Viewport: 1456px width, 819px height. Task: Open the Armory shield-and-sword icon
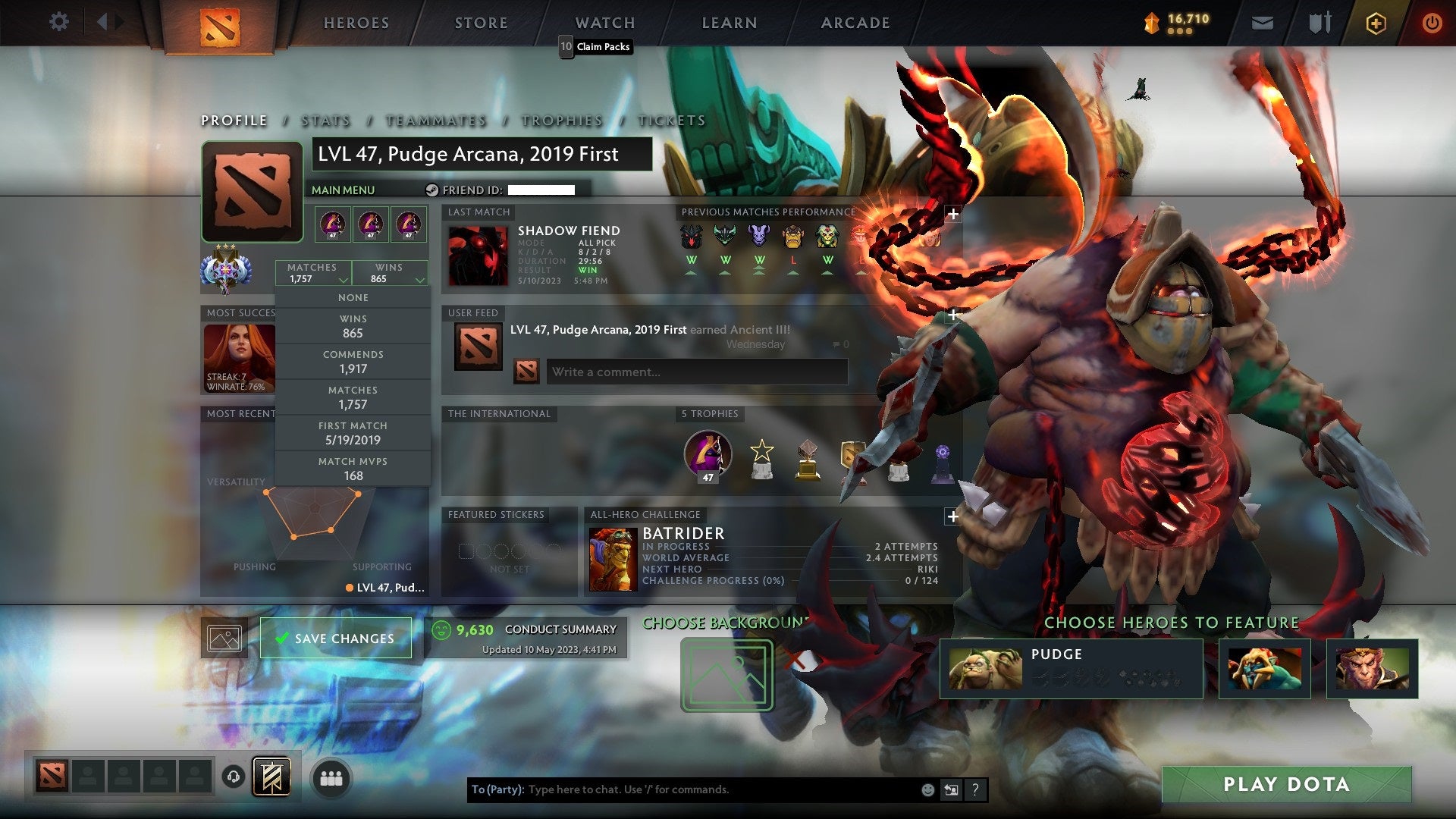[1319, 22]
